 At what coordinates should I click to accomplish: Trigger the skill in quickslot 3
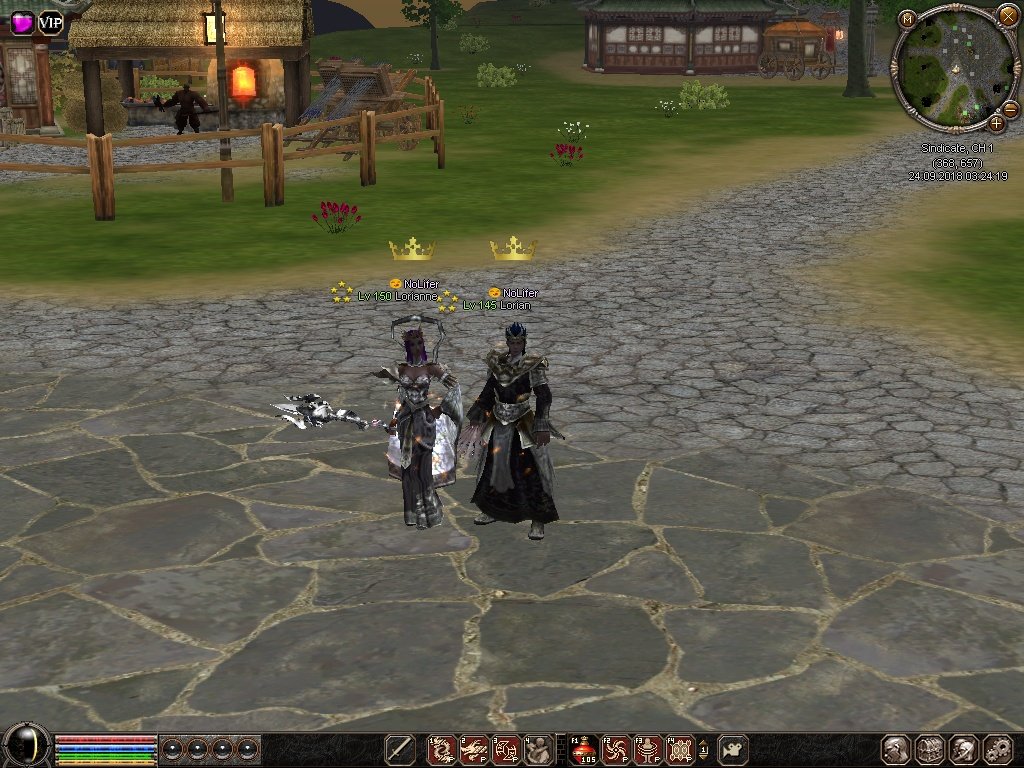tap(506, 749)
